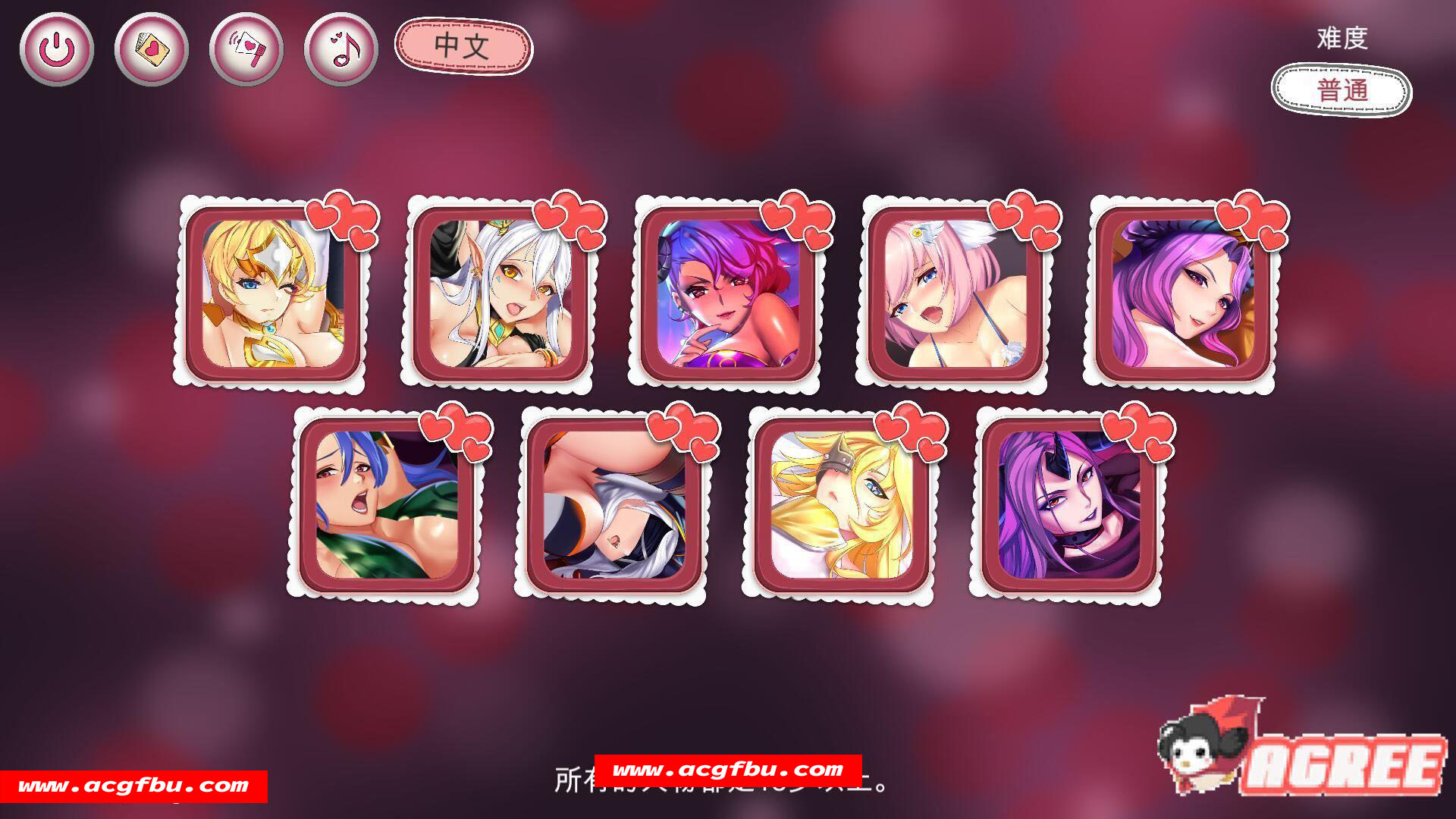Change the 中文 language setting
Image resolution: width=1456 pixels, height=819 pixels.
tap(463, 46)
